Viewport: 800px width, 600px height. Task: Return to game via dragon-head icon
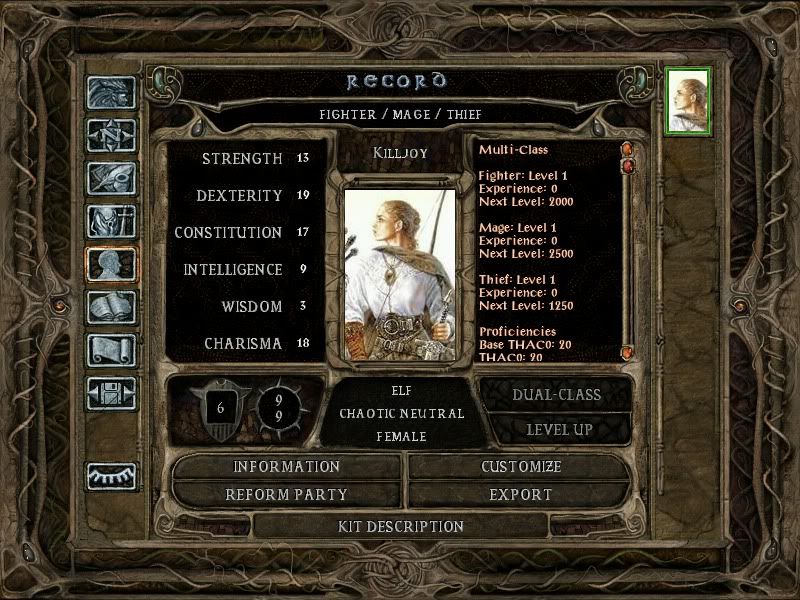(111, 92)
